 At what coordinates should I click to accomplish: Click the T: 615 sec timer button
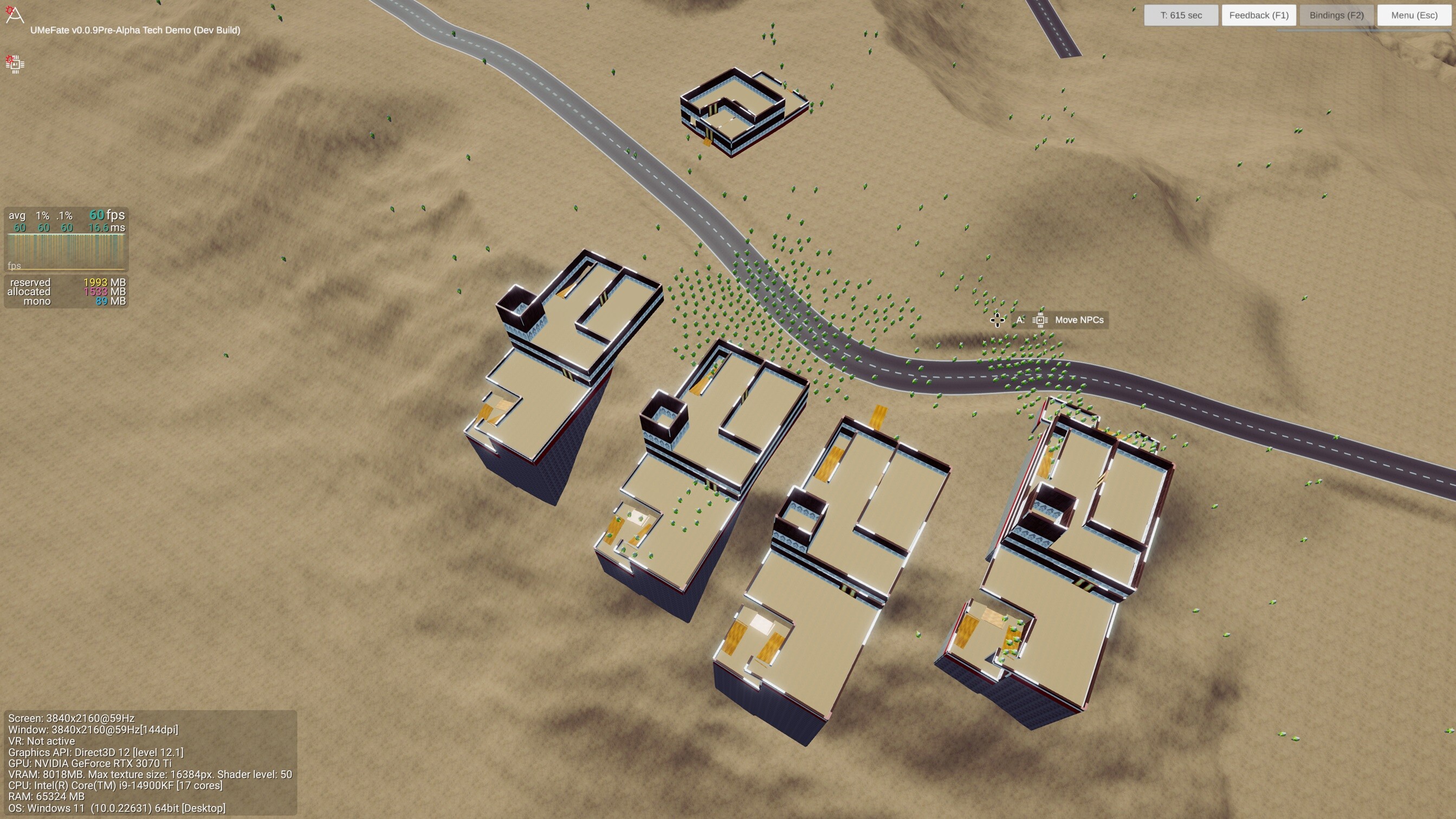(1181, 15)
